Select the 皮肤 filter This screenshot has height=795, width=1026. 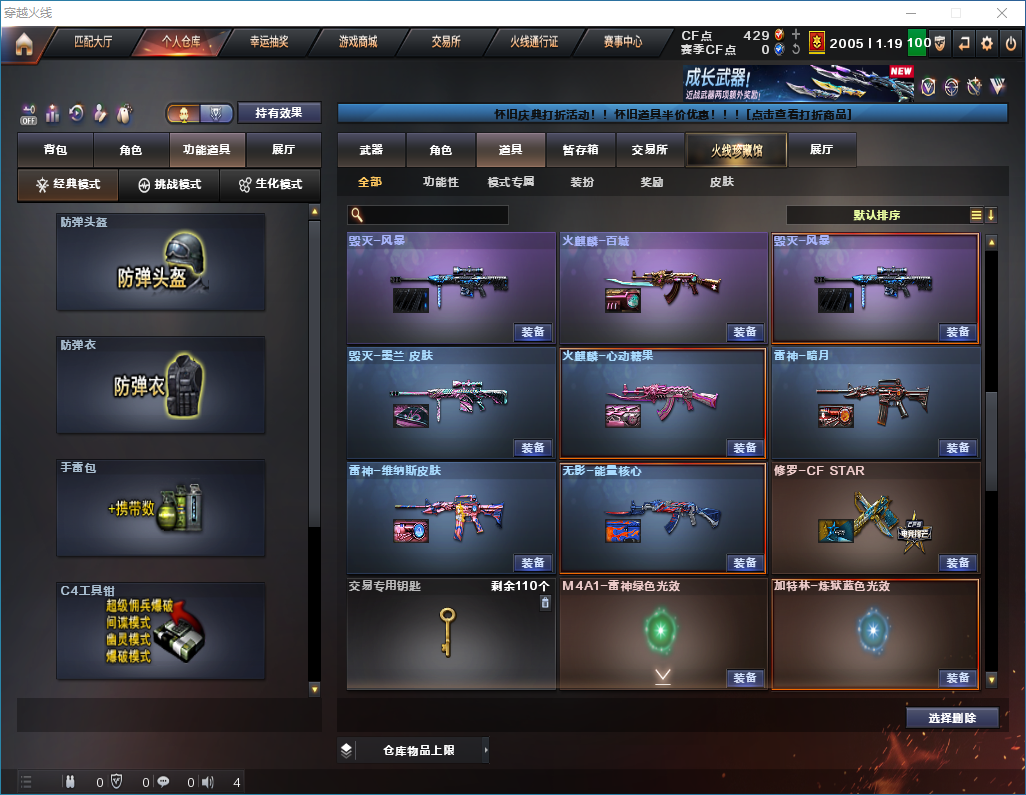pos(721,182)
